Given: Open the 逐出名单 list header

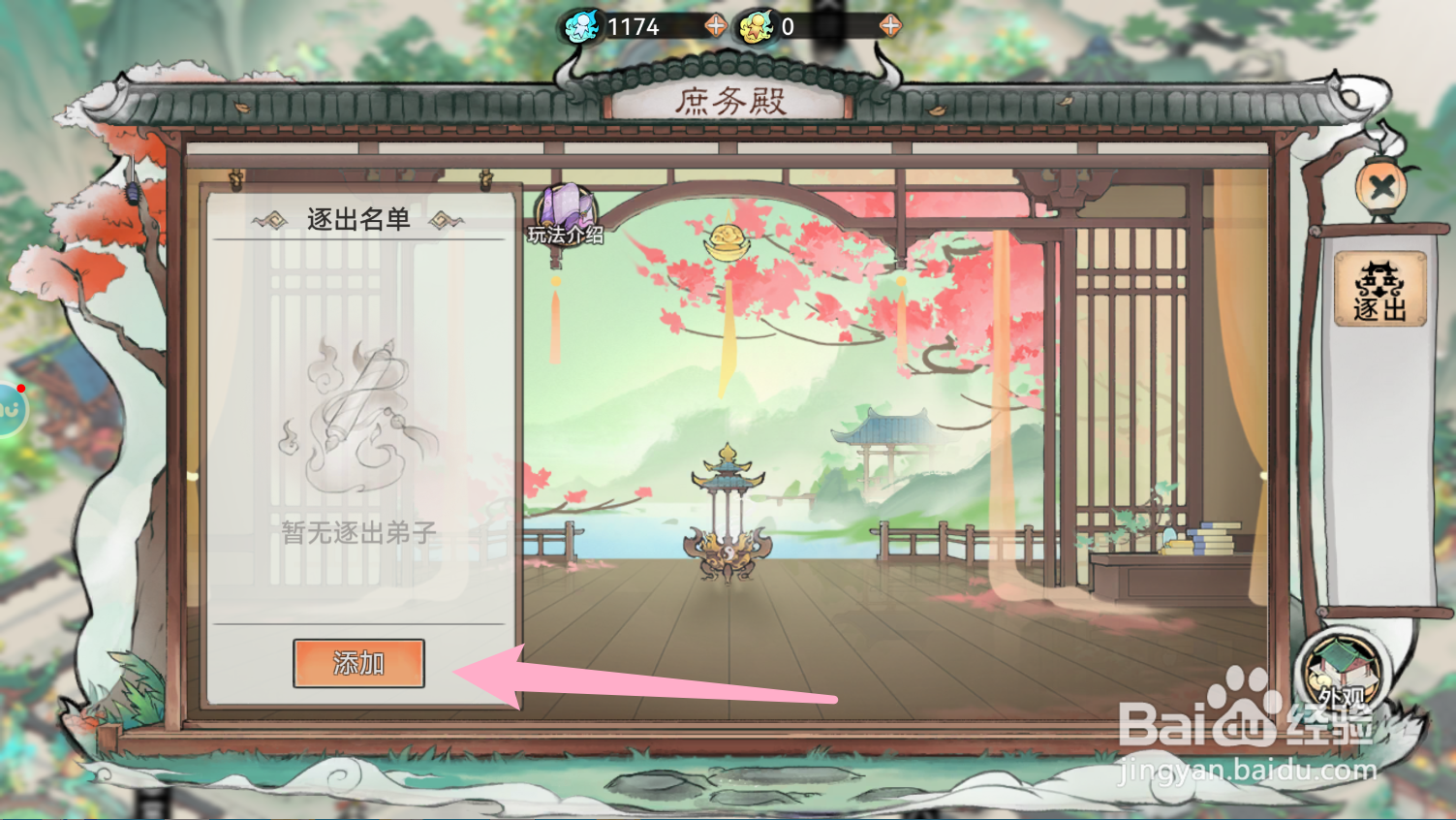Looking at the screenshot, I should [x=358, y=219].
